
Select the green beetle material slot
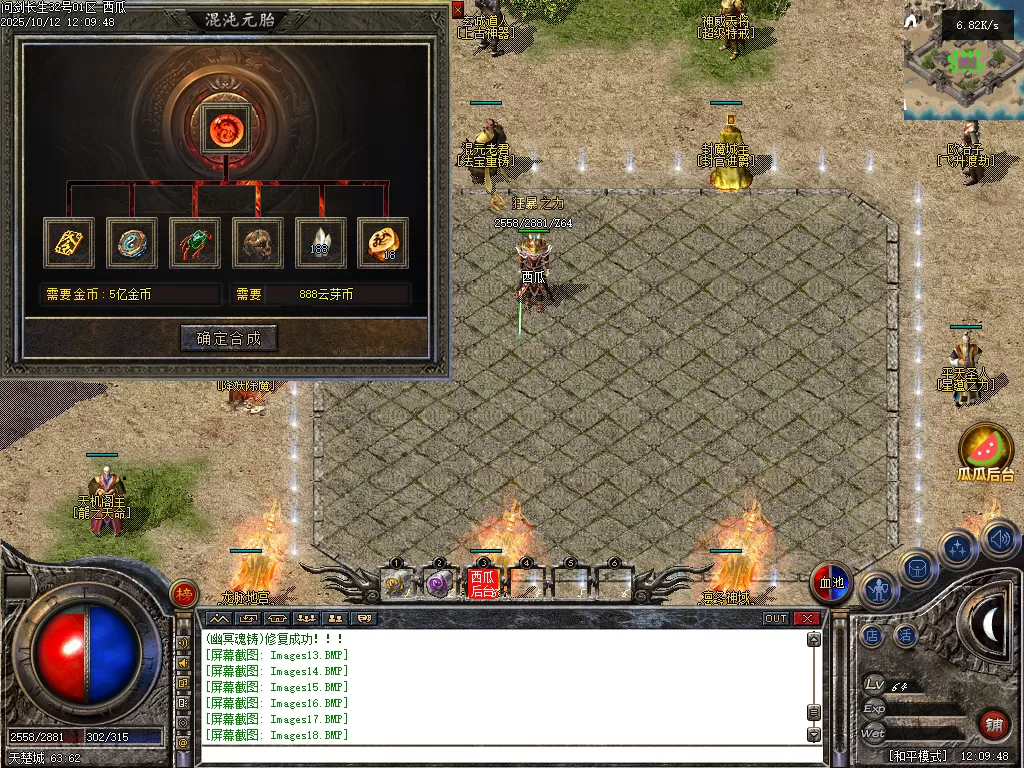click(x=195, y=243)
